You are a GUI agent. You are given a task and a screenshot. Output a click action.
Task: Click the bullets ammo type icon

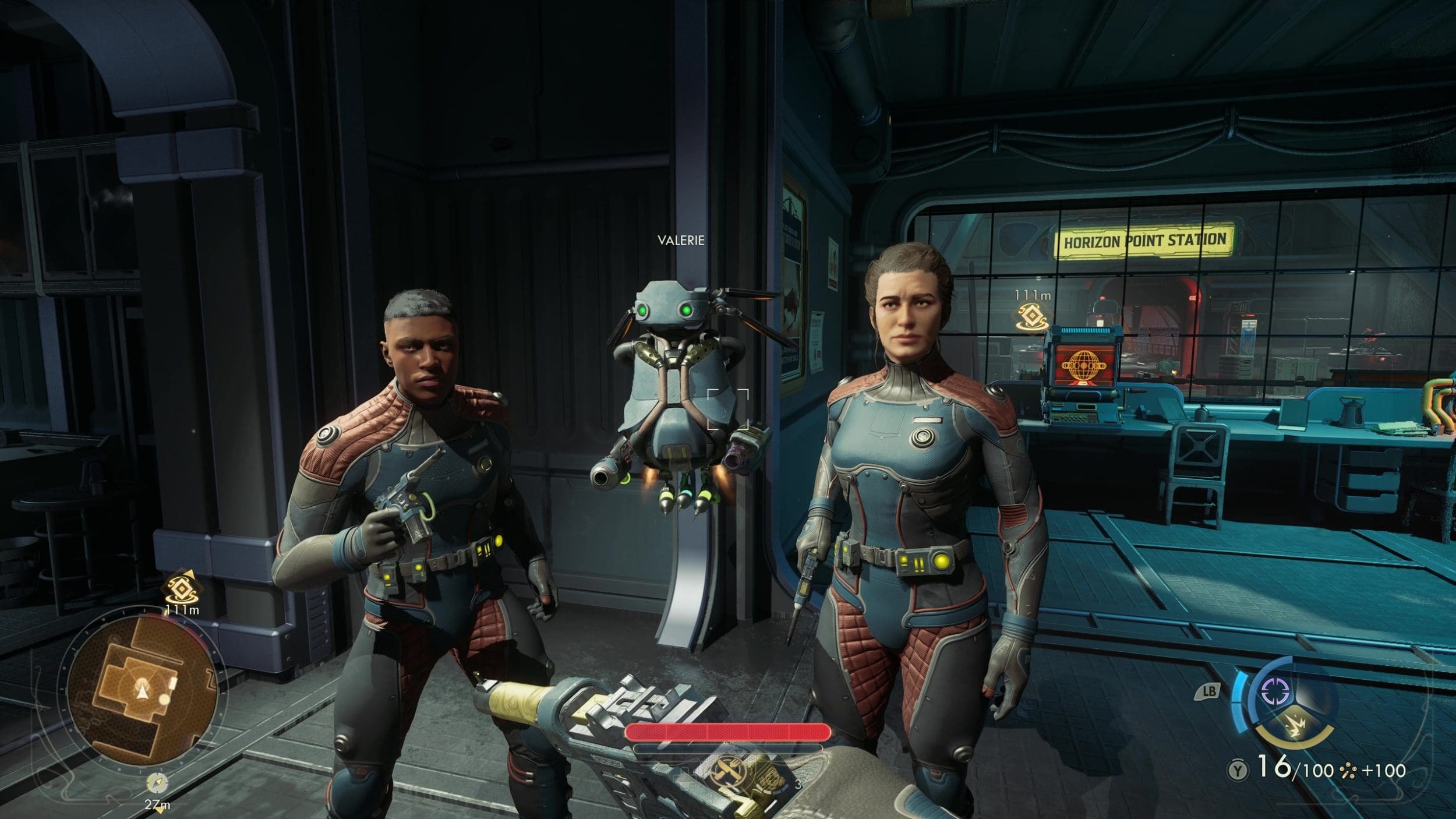coord(1348,771)
